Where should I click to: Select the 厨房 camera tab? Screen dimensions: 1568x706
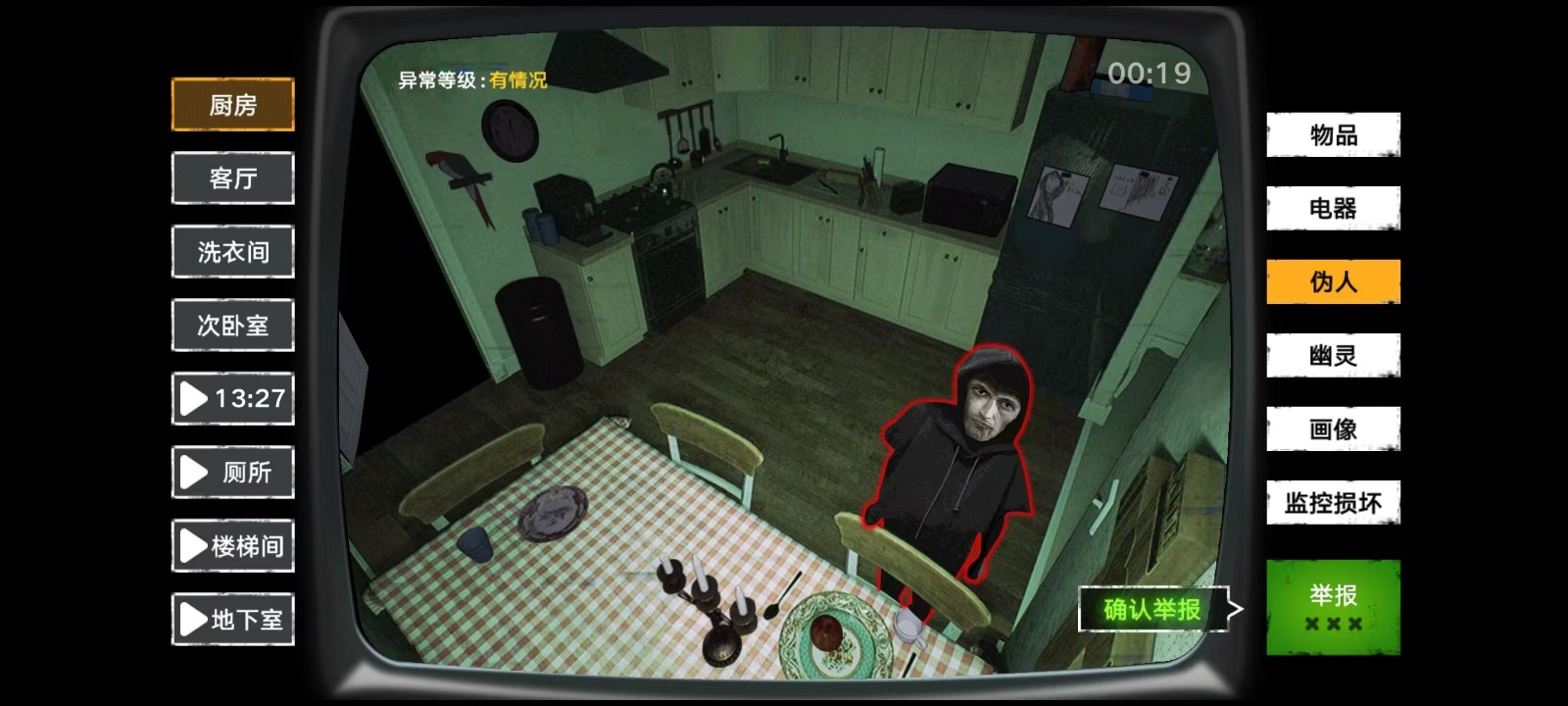click(x=232, y=104)
